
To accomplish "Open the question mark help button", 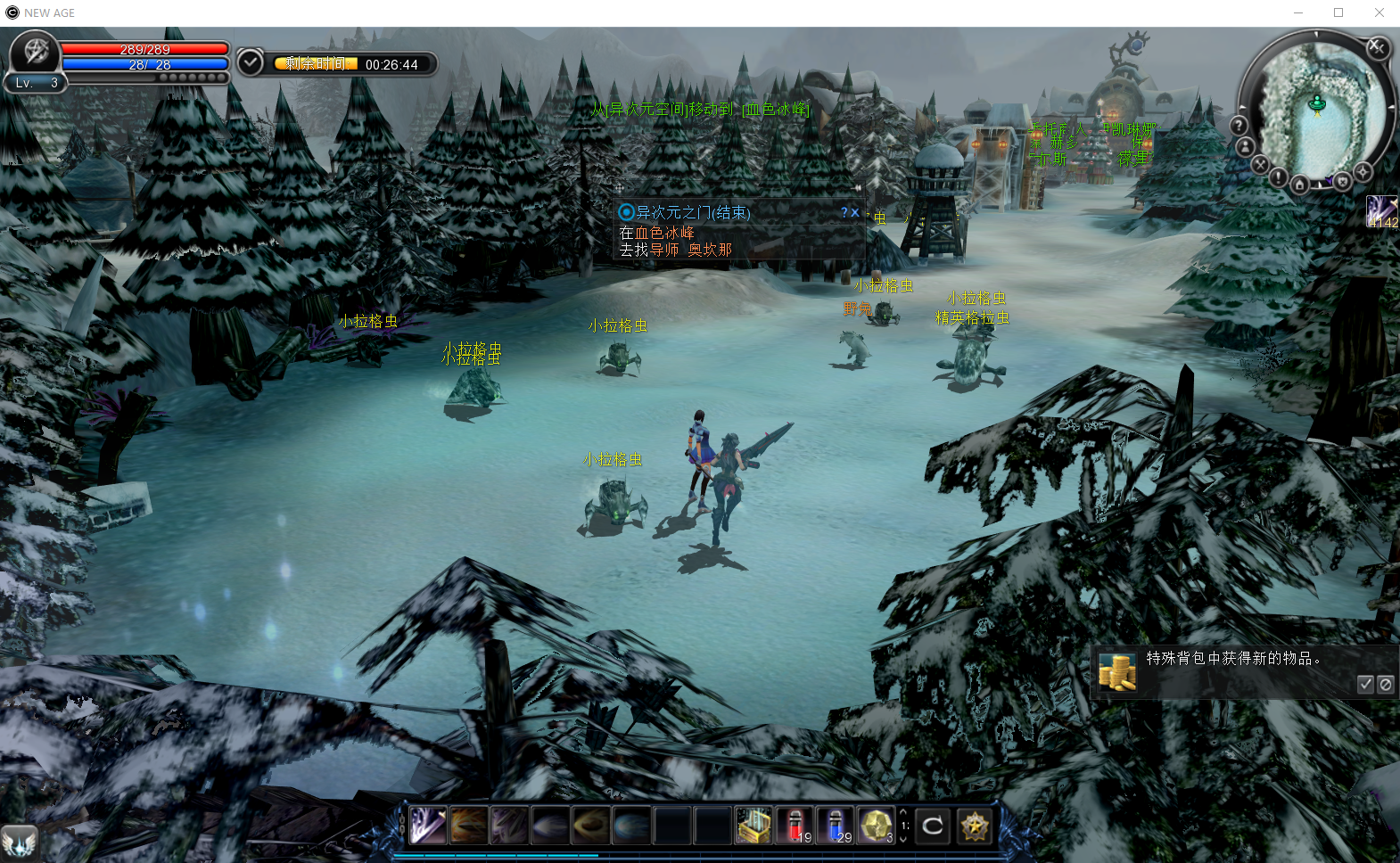I will tap(1239, 126).
